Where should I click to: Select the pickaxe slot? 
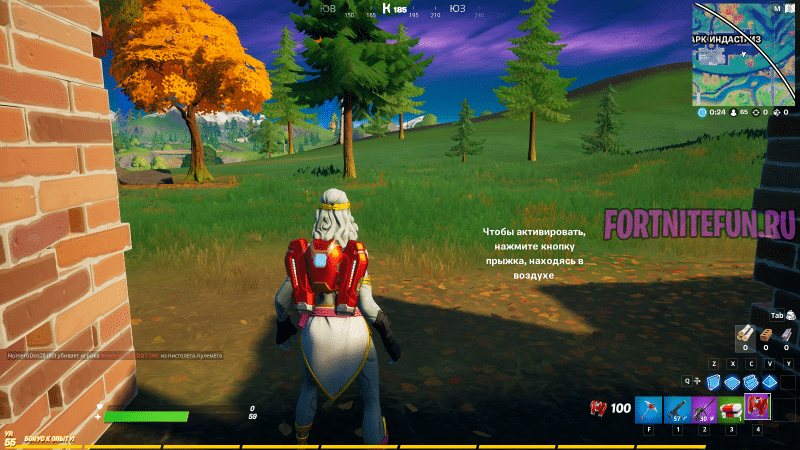pyautogui.click(x=647, y=408)
